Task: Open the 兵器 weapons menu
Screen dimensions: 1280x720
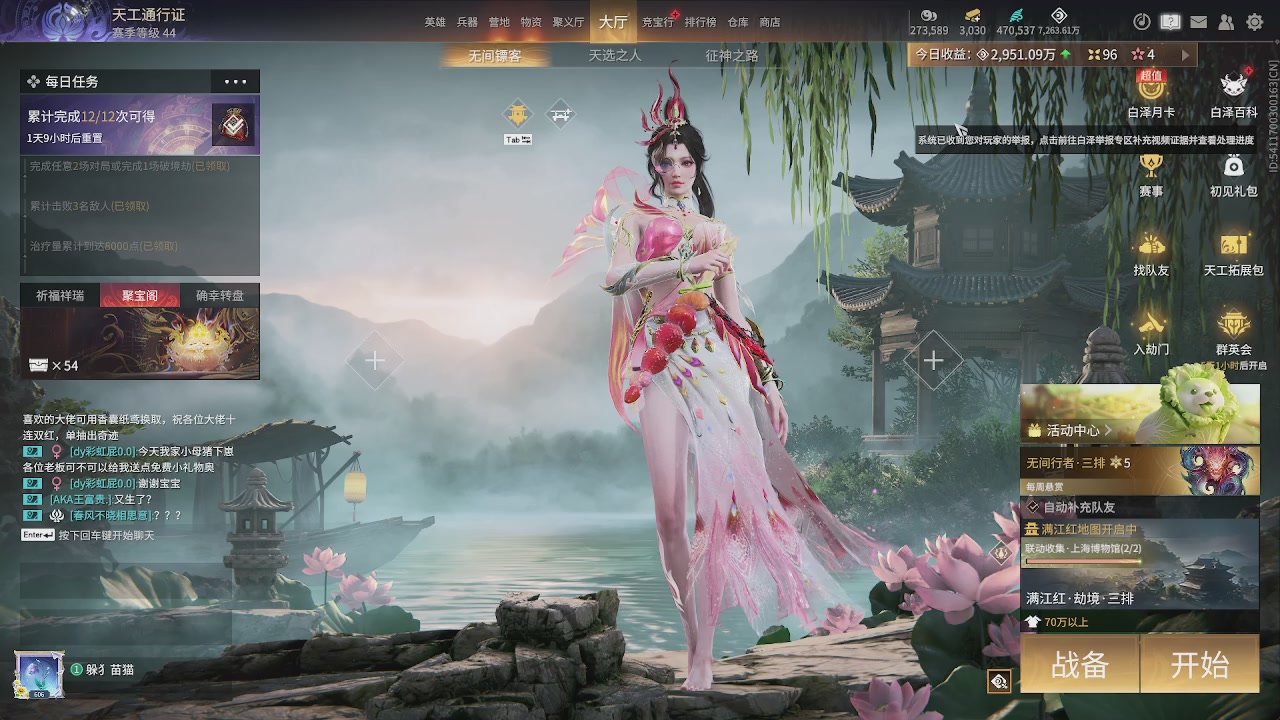Action: pyautogui.click(x=467, y=22)
